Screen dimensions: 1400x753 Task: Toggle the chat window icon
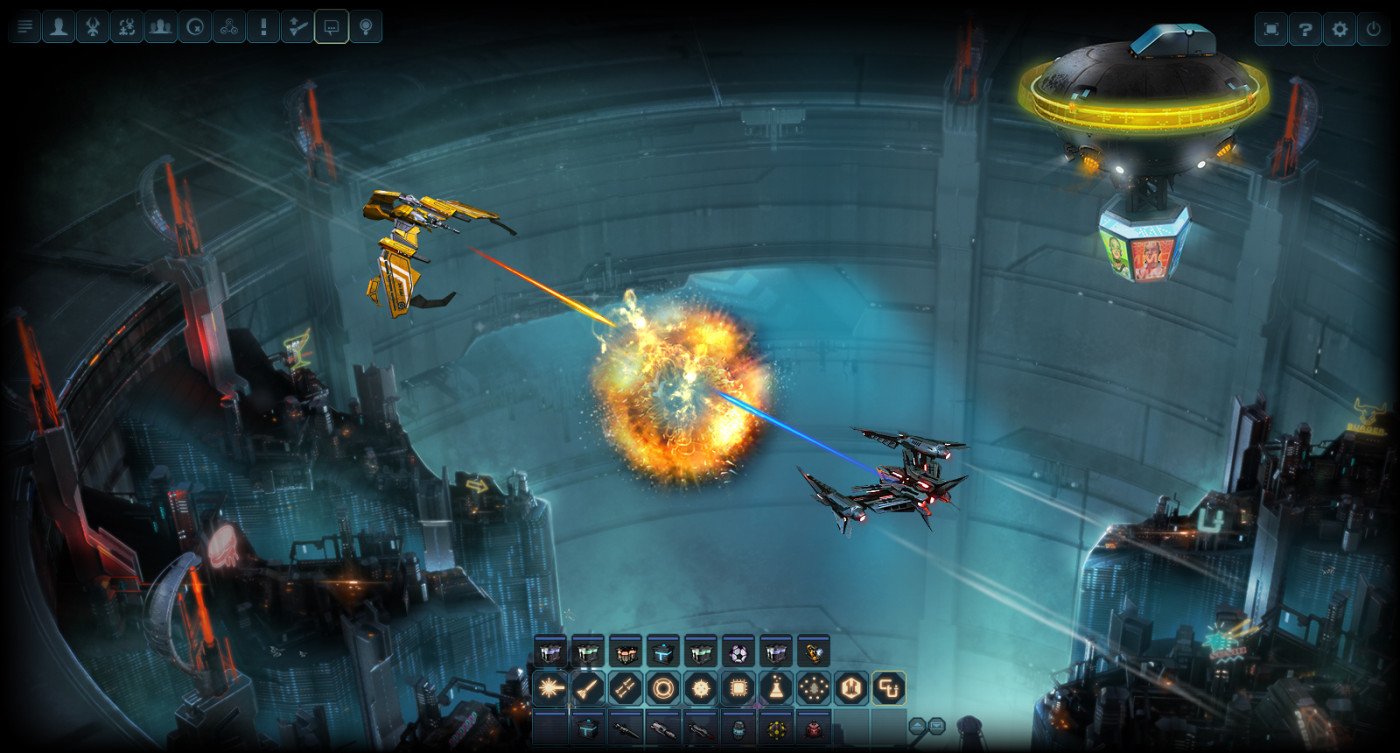point(331,27)
